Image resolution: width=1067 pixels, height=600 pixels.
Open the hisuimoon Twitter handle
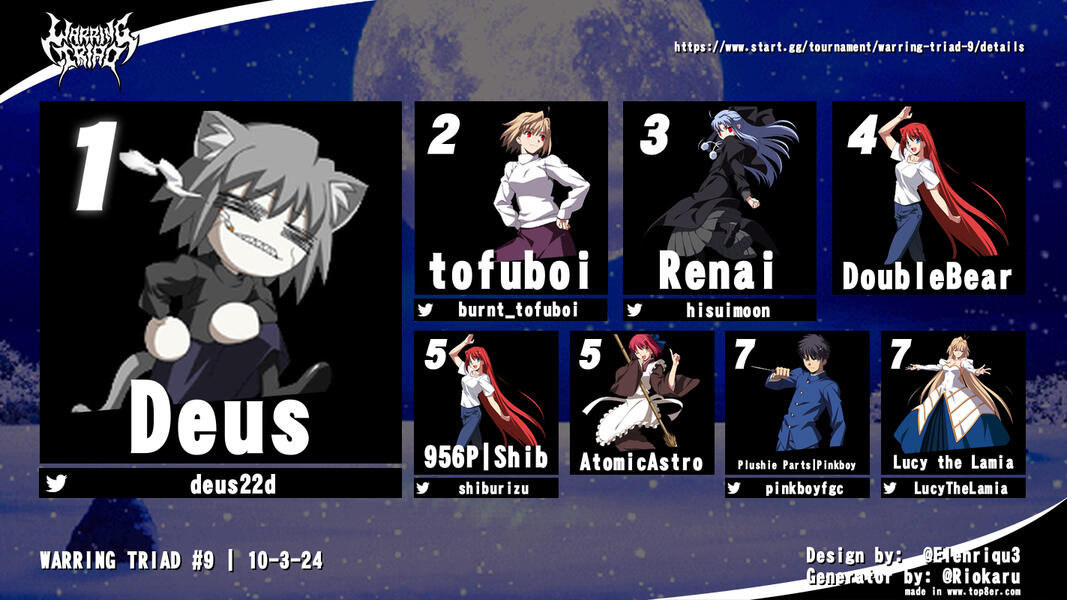coord(727,310)
